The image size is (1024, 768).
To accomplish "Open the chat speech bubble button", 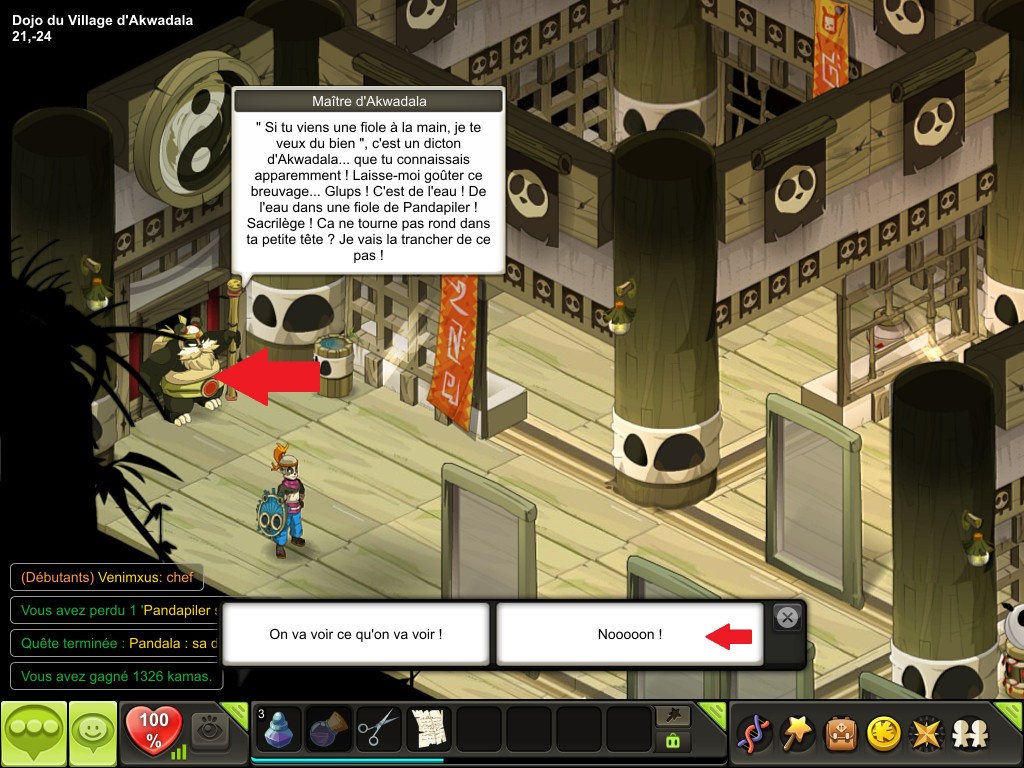I will pyautogui.click(x=34, y=734).
